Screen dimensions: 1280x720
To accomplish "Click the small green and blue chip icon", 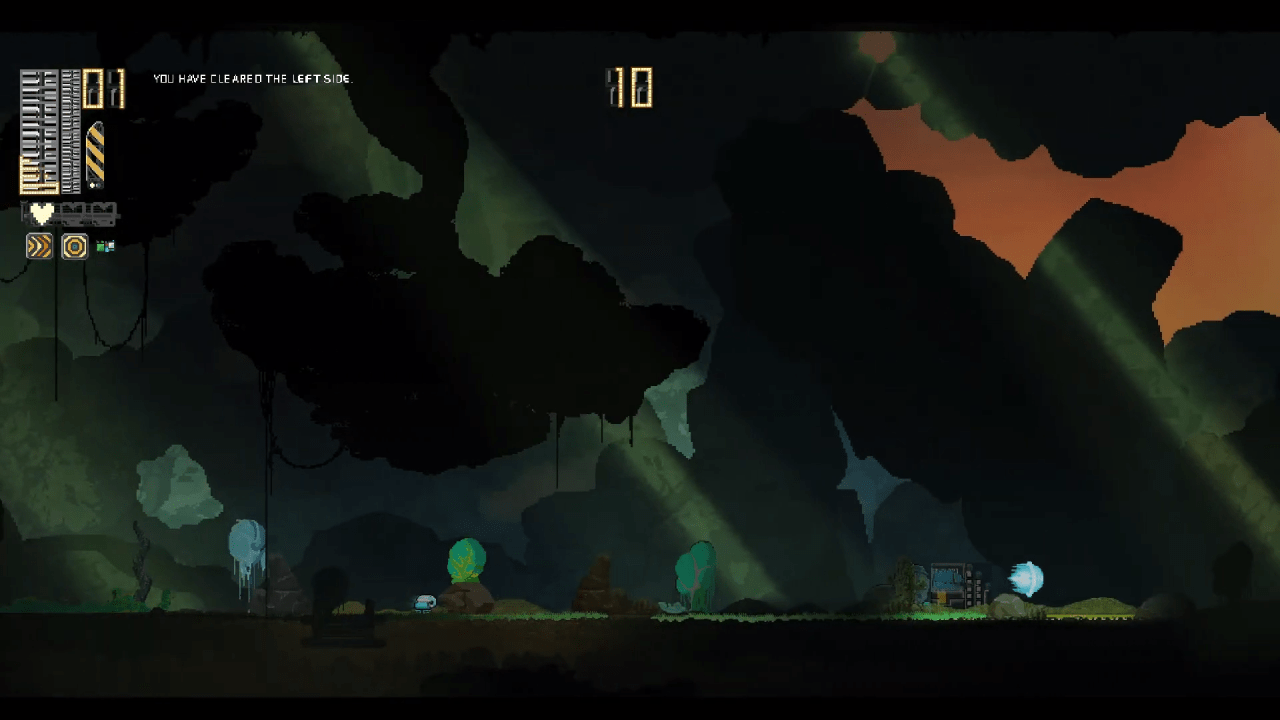I will (105, 246).
